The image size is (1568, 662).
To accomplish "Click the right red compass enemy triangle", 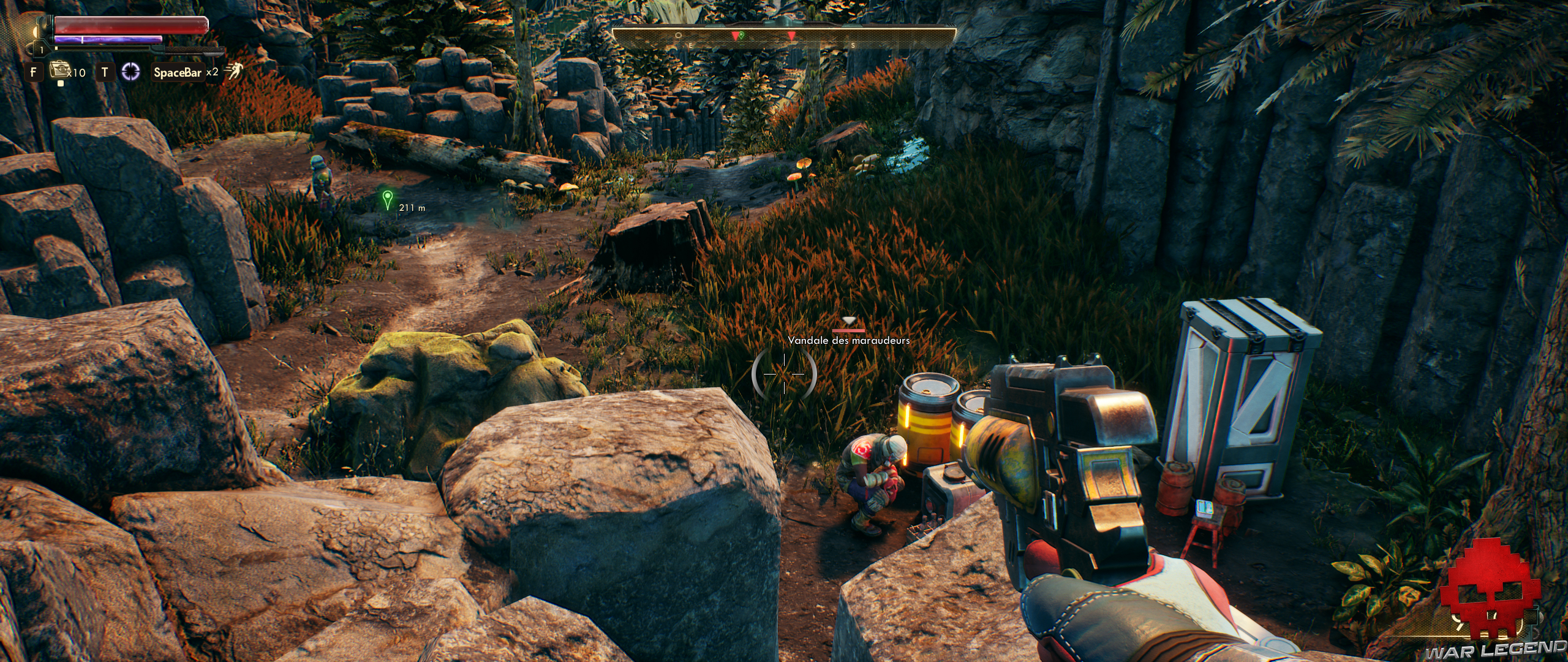I will click(791, 36).
